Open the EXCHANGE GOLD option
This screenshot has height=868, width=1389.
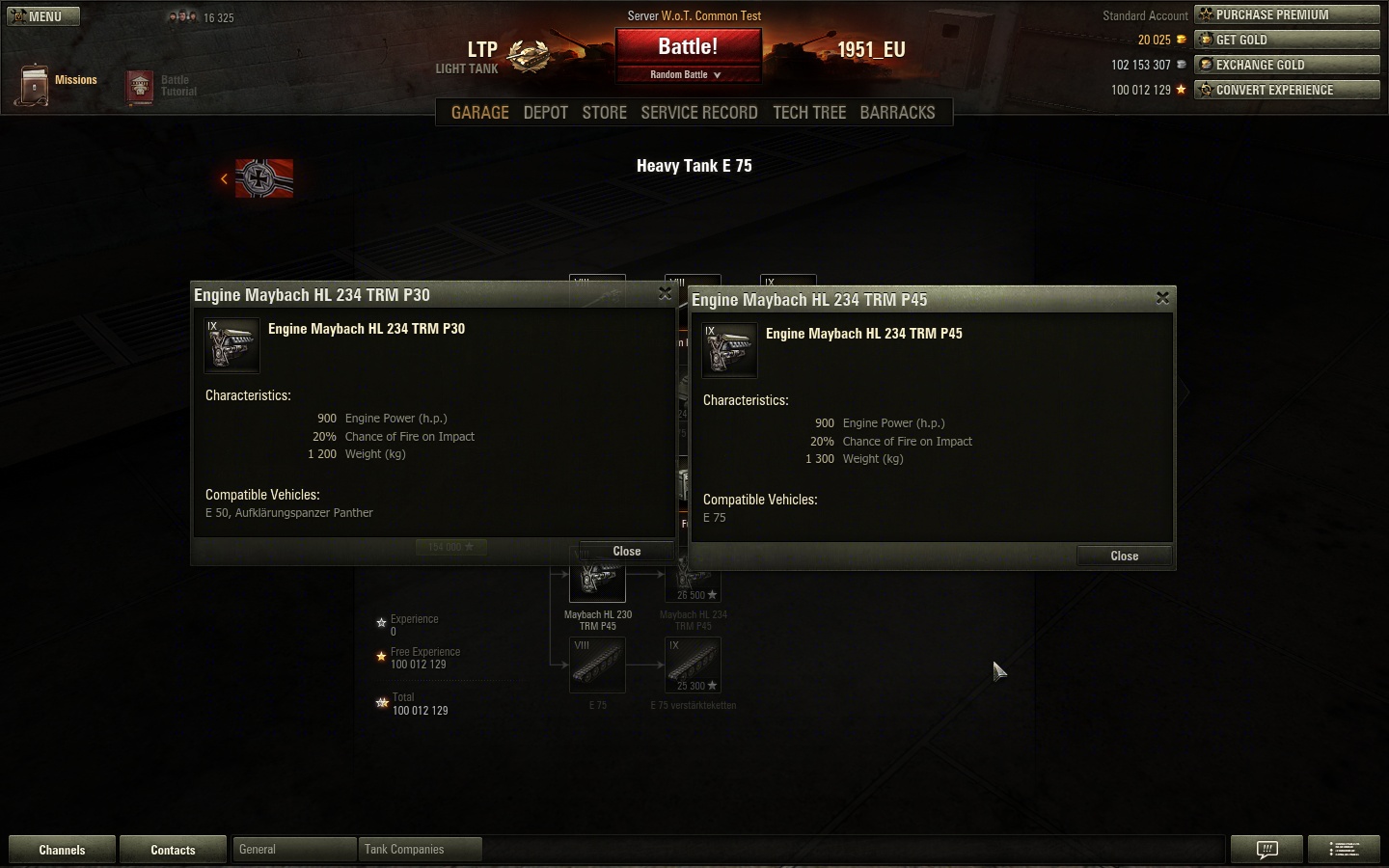coord(1287,65)
